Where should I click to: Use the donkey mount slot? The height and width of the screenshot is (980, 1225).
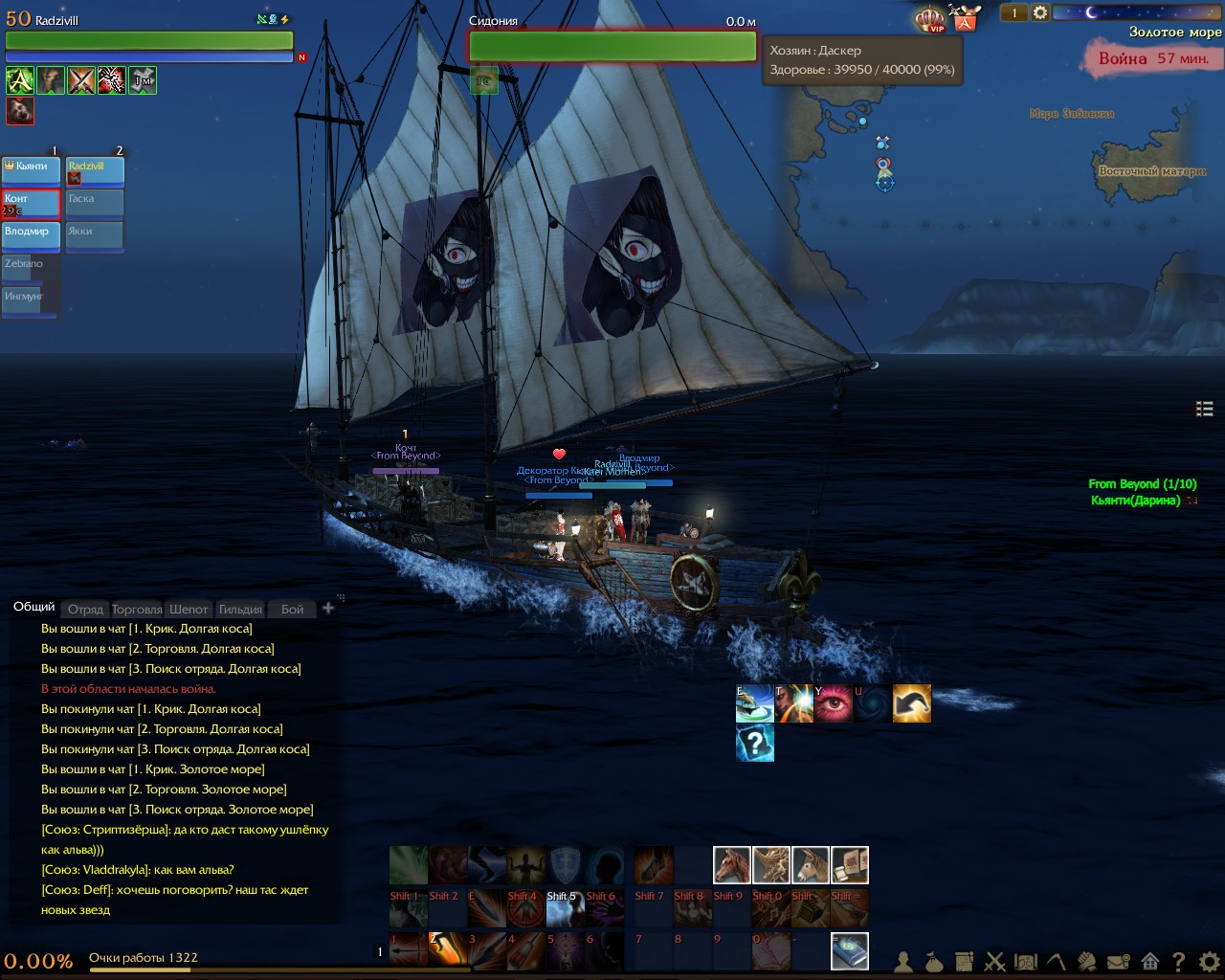pos(811,865)
